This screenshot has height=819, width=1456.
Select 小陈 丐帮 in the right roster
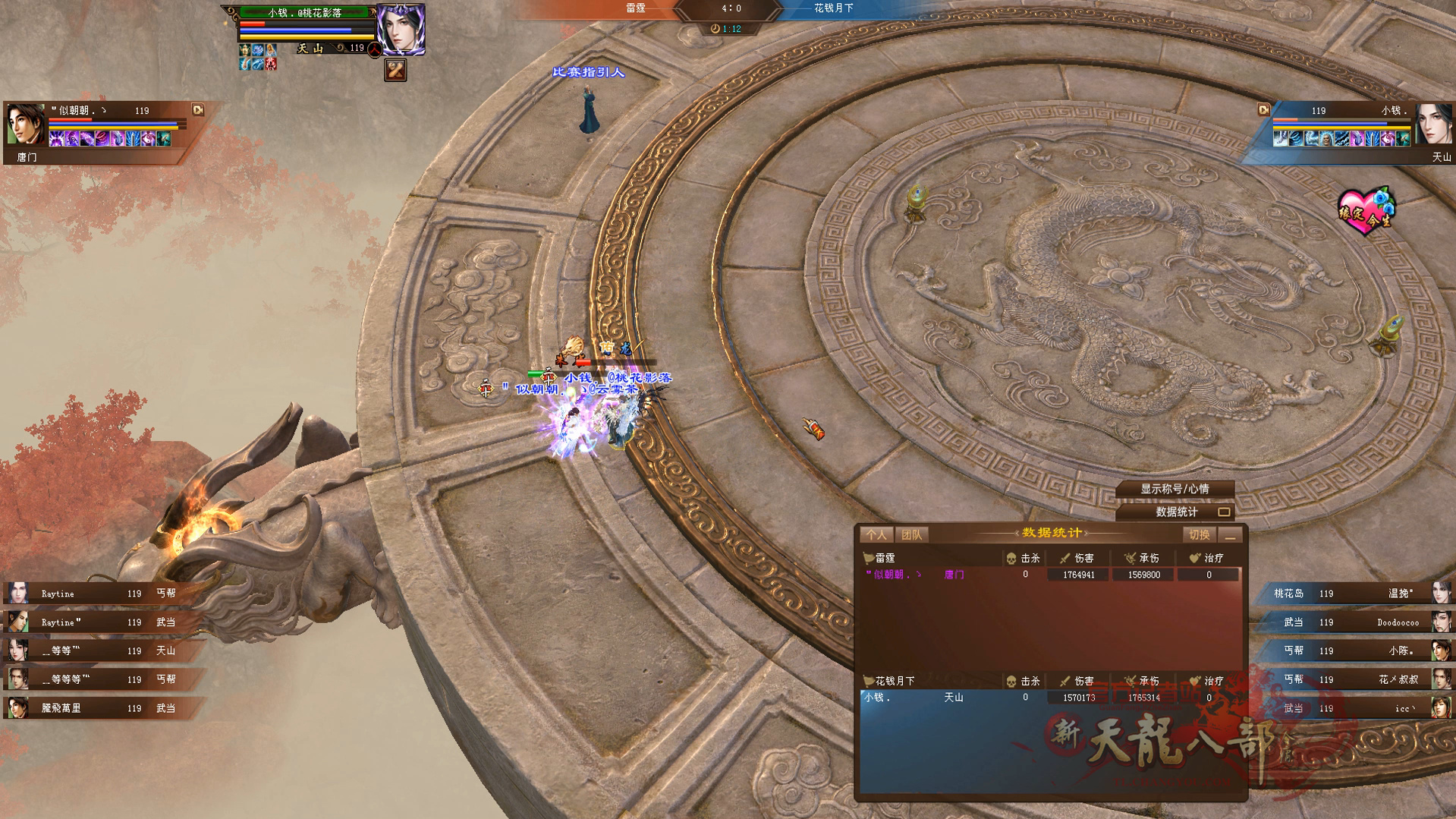[x=1358, y=650]
